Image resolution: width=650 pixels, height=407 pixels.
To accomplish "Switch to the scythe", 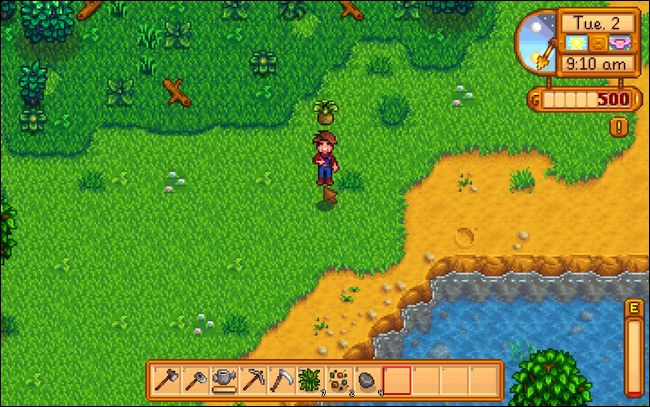I will point(280,380).
